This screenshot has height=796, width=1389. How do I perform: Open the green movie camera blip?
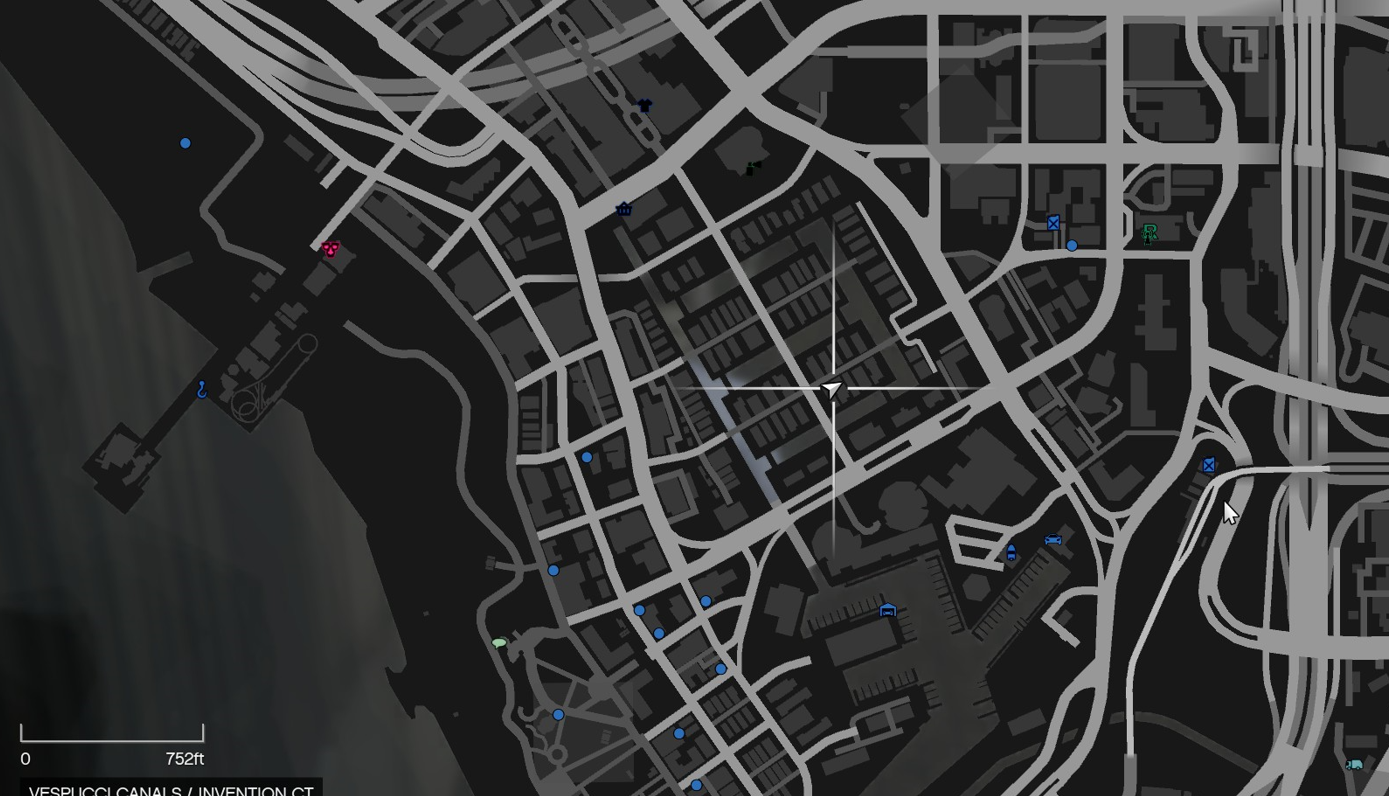(x=751, y=166)
